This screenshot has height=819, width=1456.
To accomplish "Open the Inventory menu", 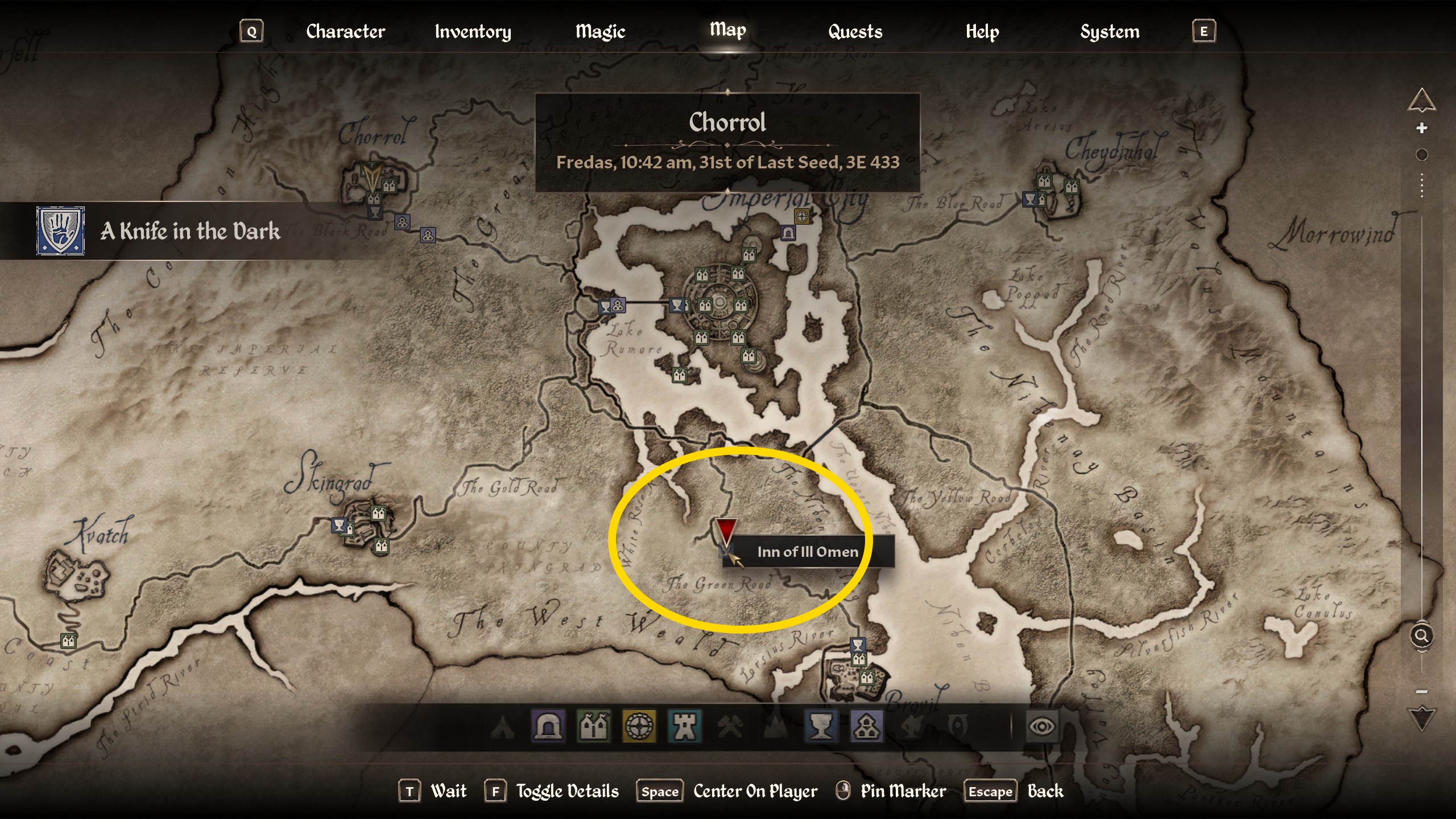I will pos(473,31).
